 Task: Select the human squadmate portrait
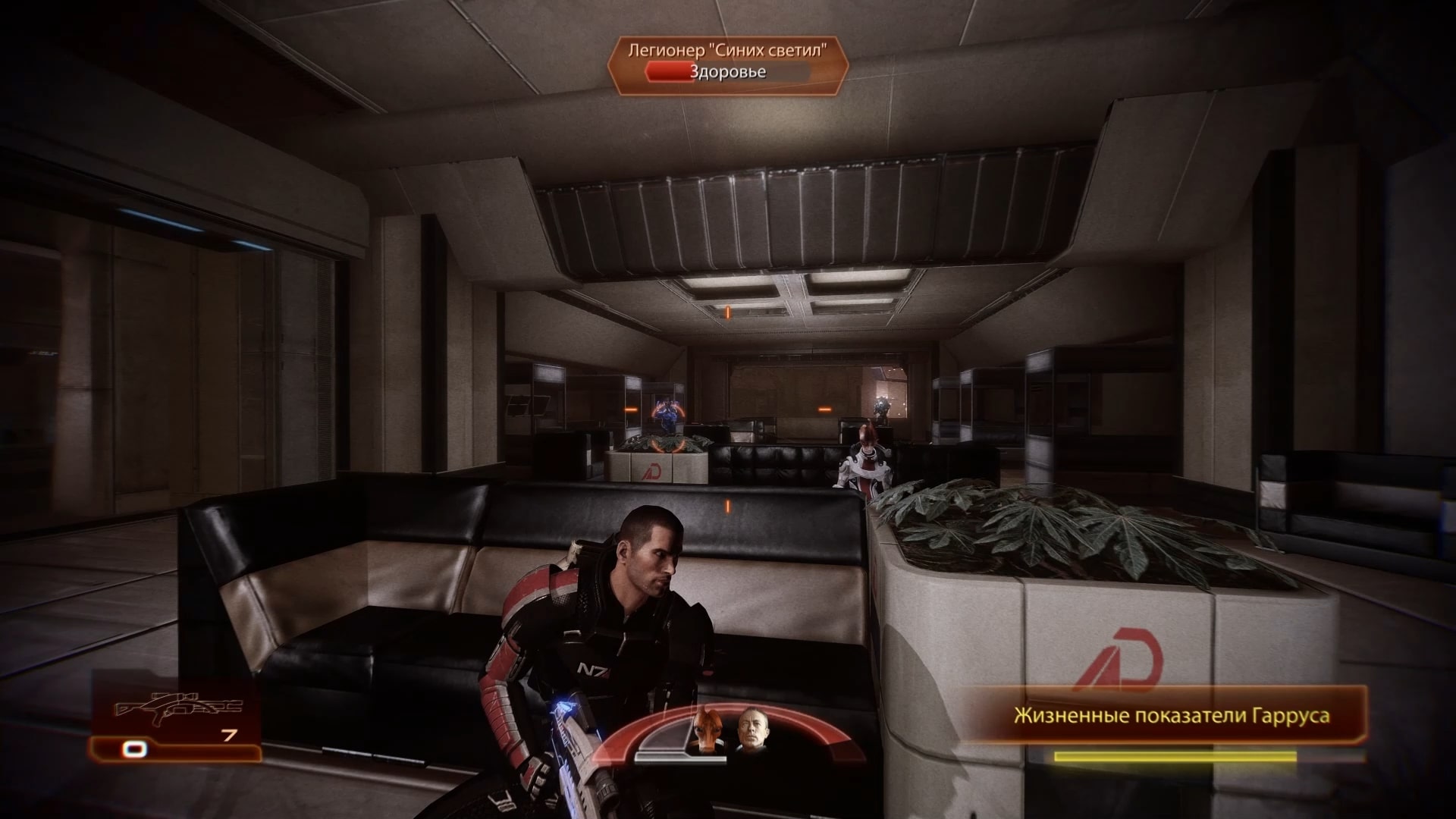pos(751,731)
